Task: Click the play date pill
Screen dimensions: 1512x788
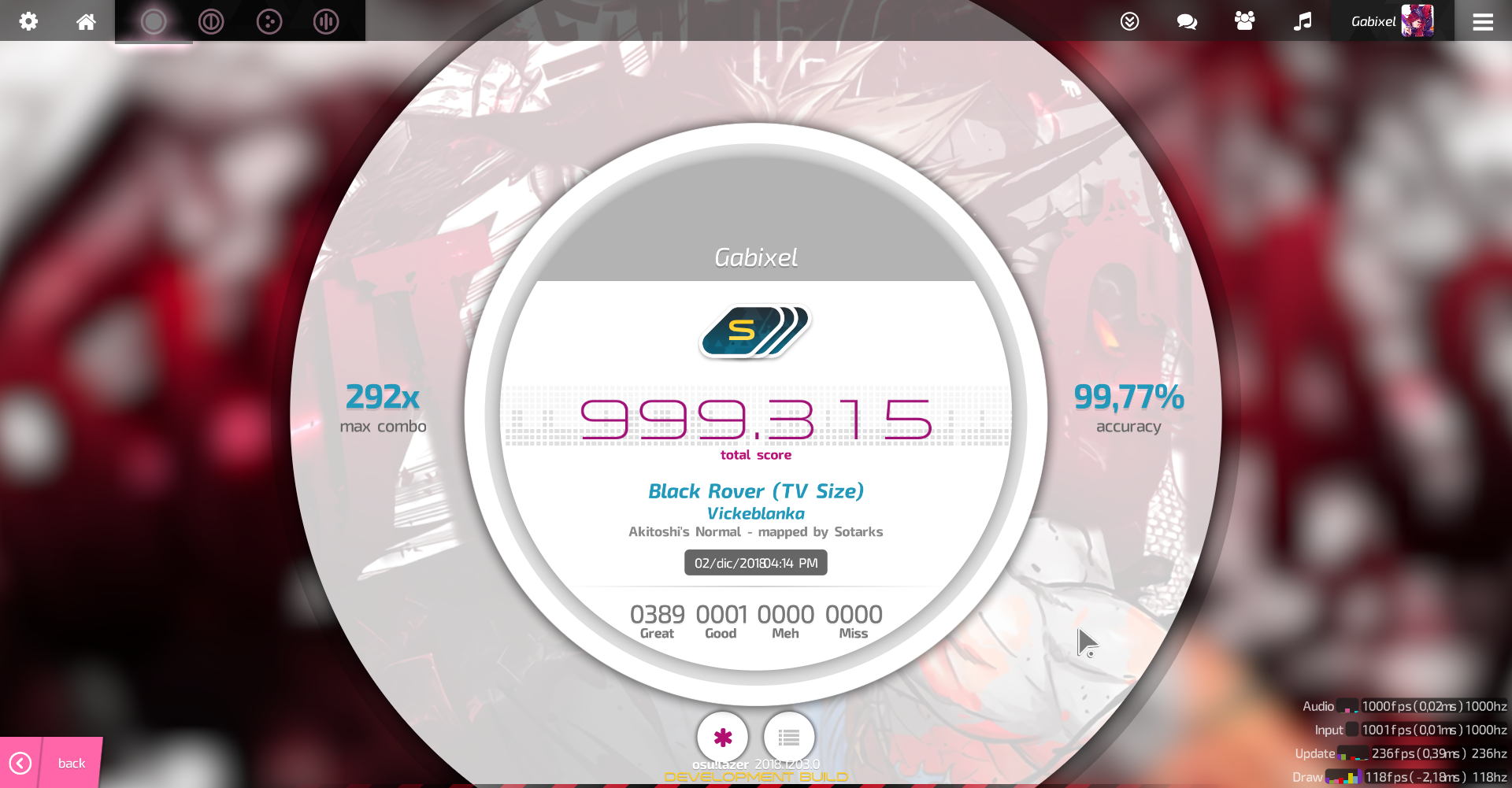Action: (754, 562)
